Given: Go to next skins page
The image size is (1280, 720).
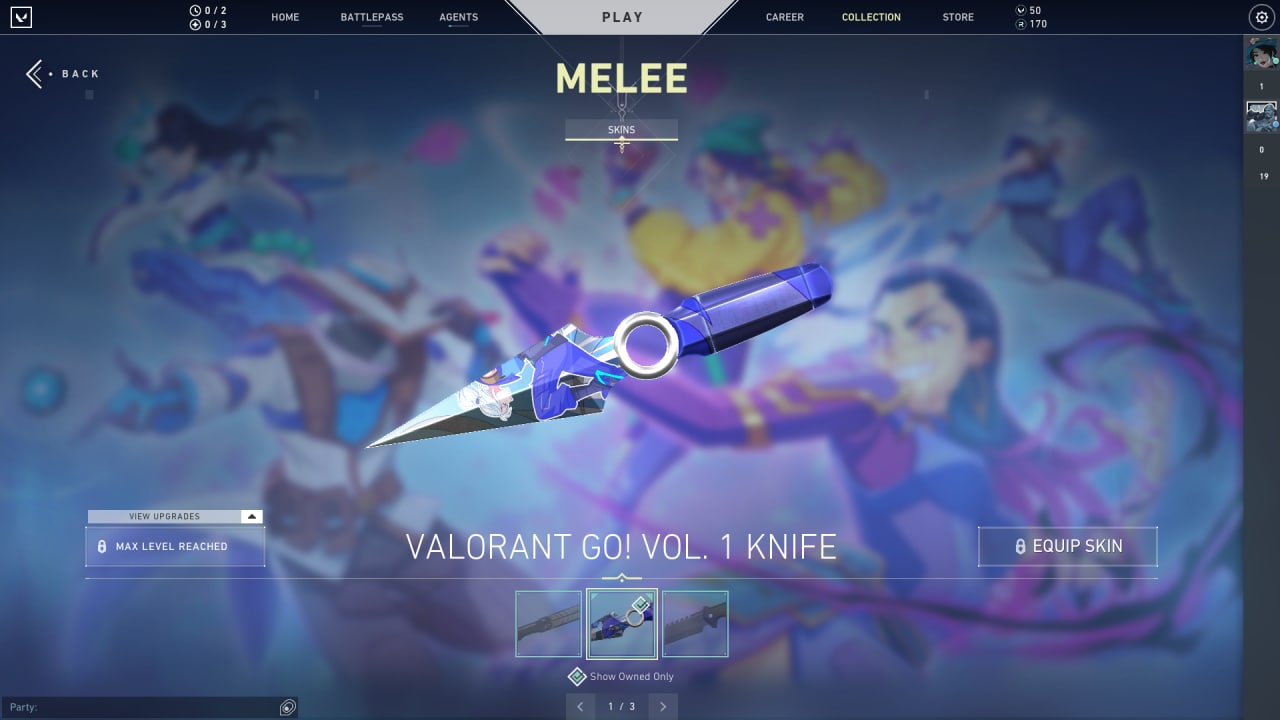Looking at the screenshot, I should 662,706.
